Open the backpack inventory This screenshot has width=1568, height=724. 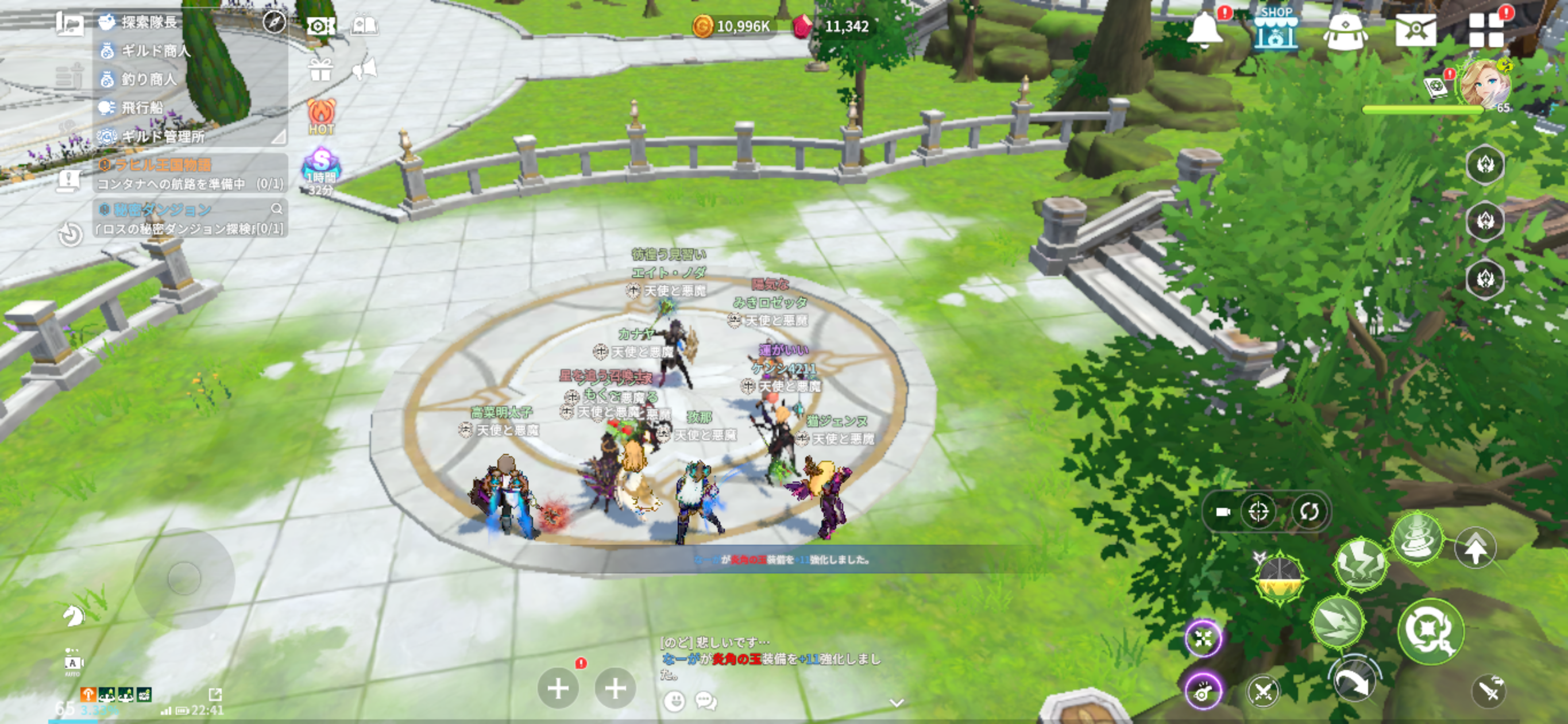1345,30
